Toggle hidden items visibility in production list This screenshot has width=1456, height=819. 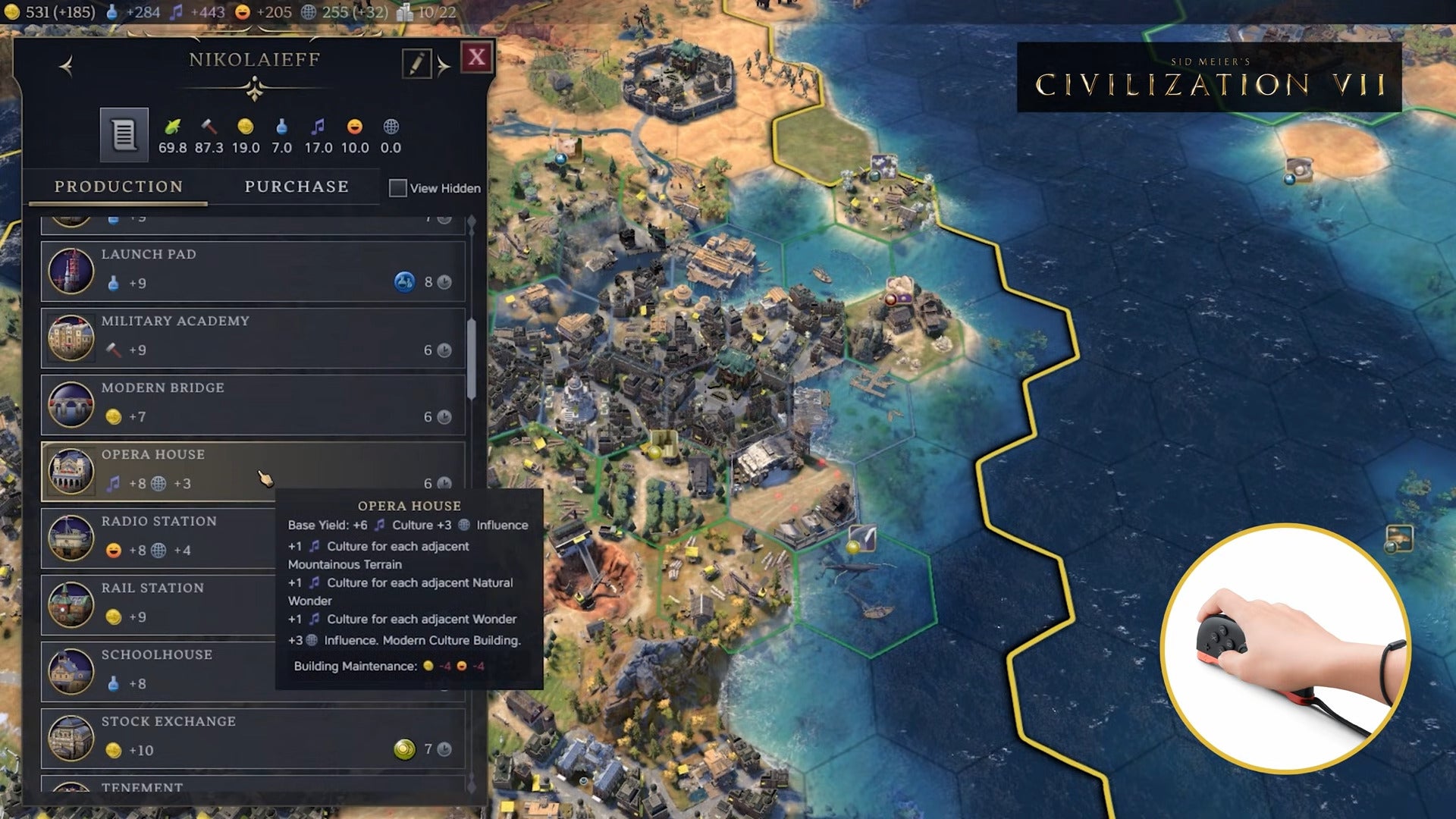tap(397, 188)
